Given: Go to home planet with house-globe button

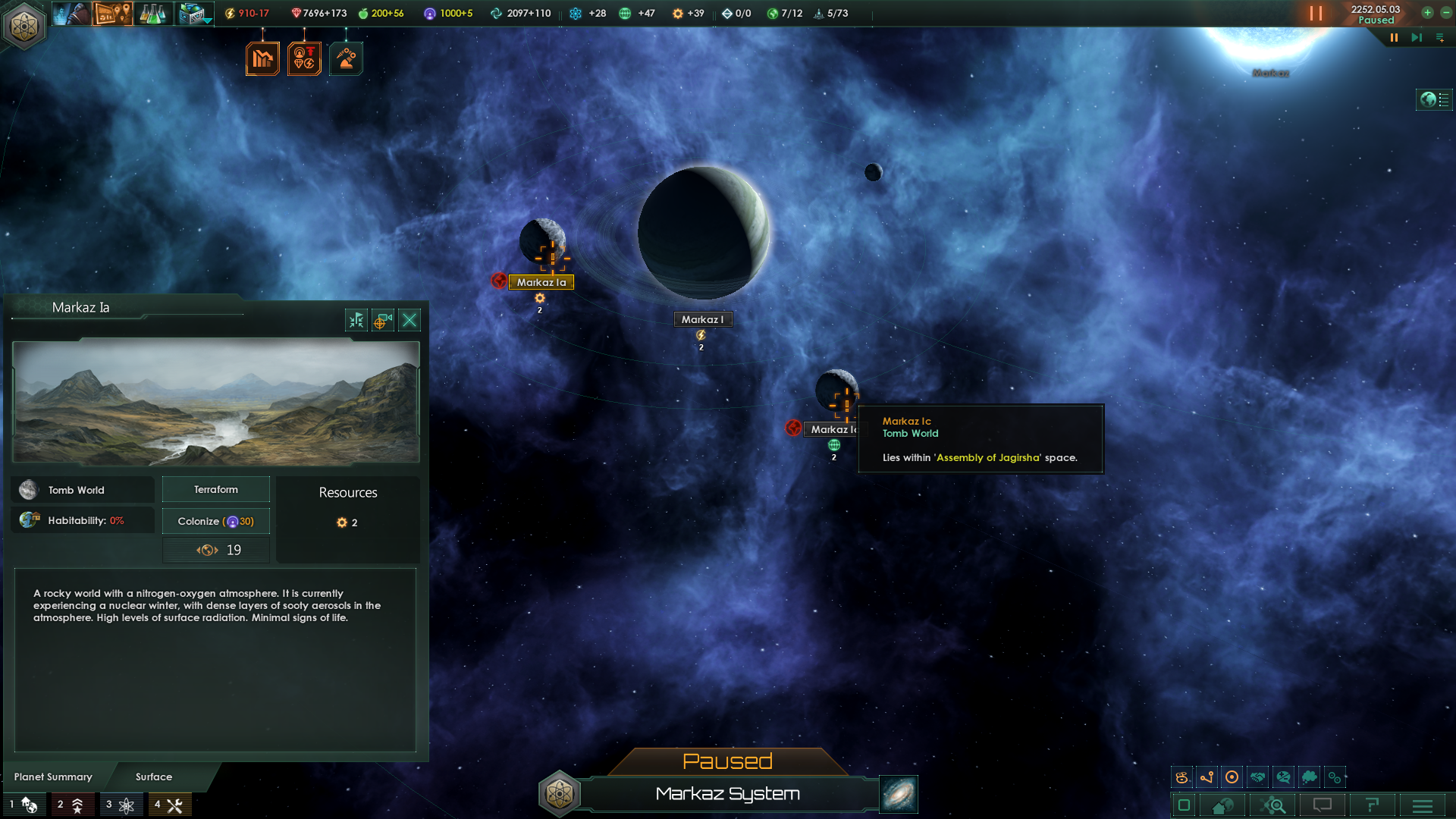Looking at the screenshot, I should (1222, 805).
